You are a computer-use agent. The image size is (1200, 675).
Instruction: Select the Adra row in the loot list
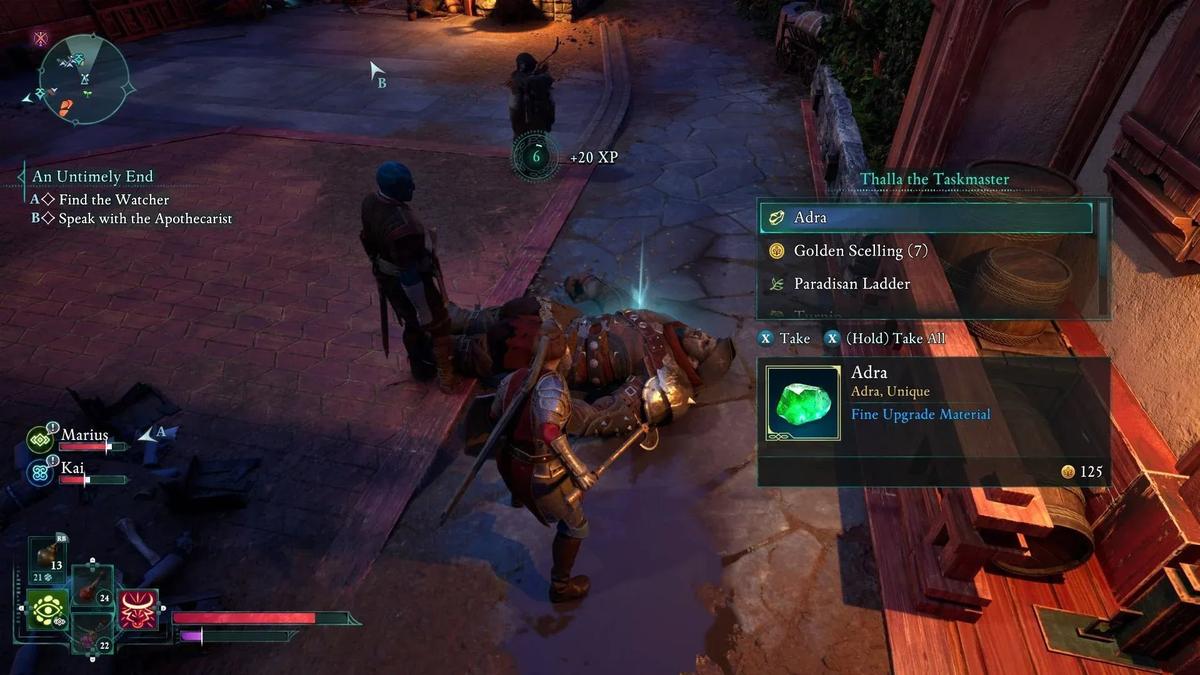(925, 217)
